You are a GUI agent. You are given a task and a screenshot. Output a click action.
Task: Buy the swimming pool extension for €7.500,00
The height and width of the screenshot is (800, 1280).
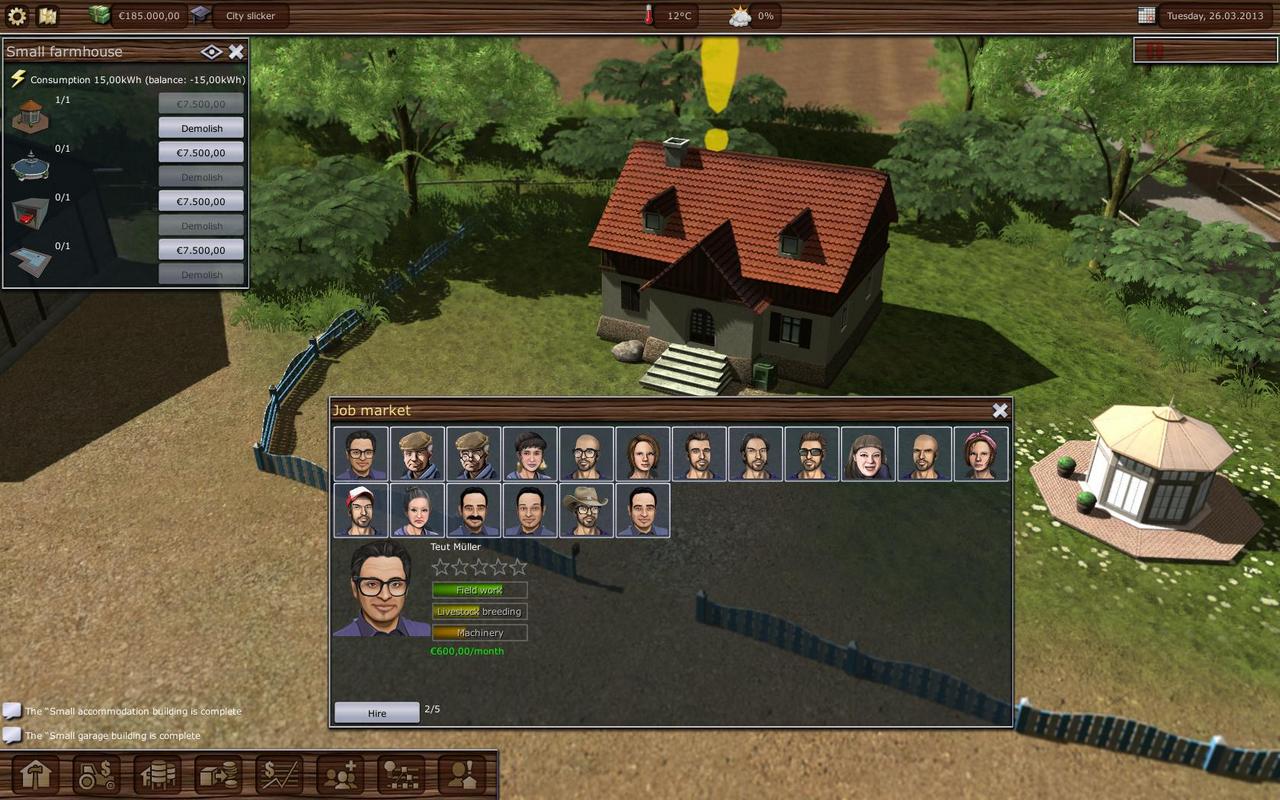click(201, 250)
